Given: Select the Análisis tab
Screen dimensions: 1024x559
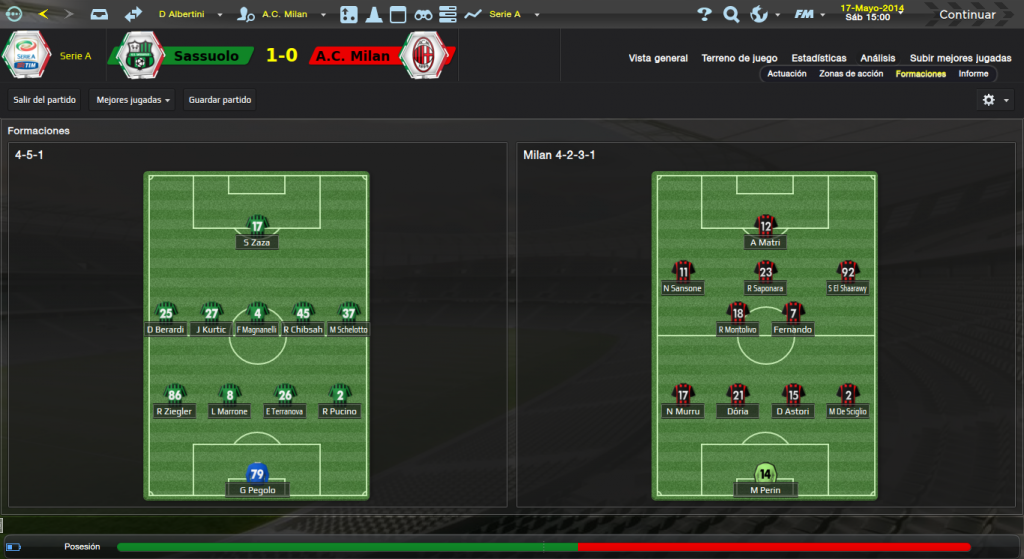Looking at the screenshot, I should coord(877,58).
